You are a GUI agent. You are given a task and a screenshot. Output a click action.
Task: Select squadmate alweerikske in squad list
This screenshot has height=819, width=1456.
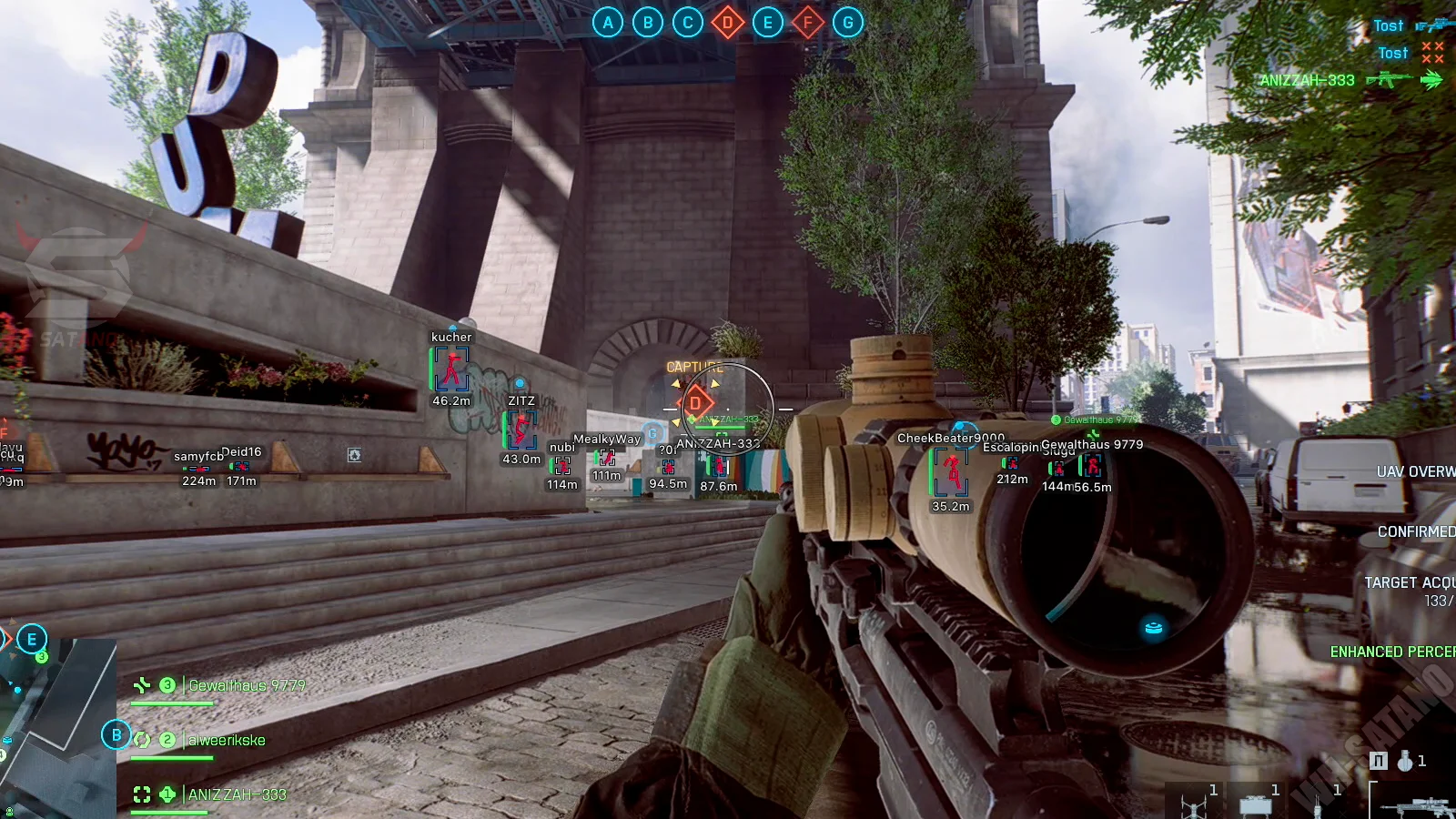227,740
